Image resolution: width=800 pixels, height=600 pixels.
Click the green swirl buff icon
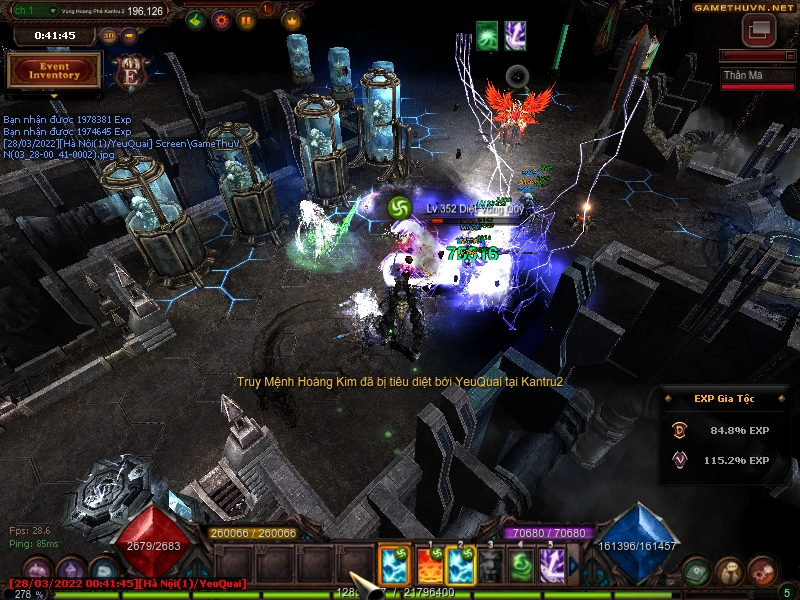(487, 34)
